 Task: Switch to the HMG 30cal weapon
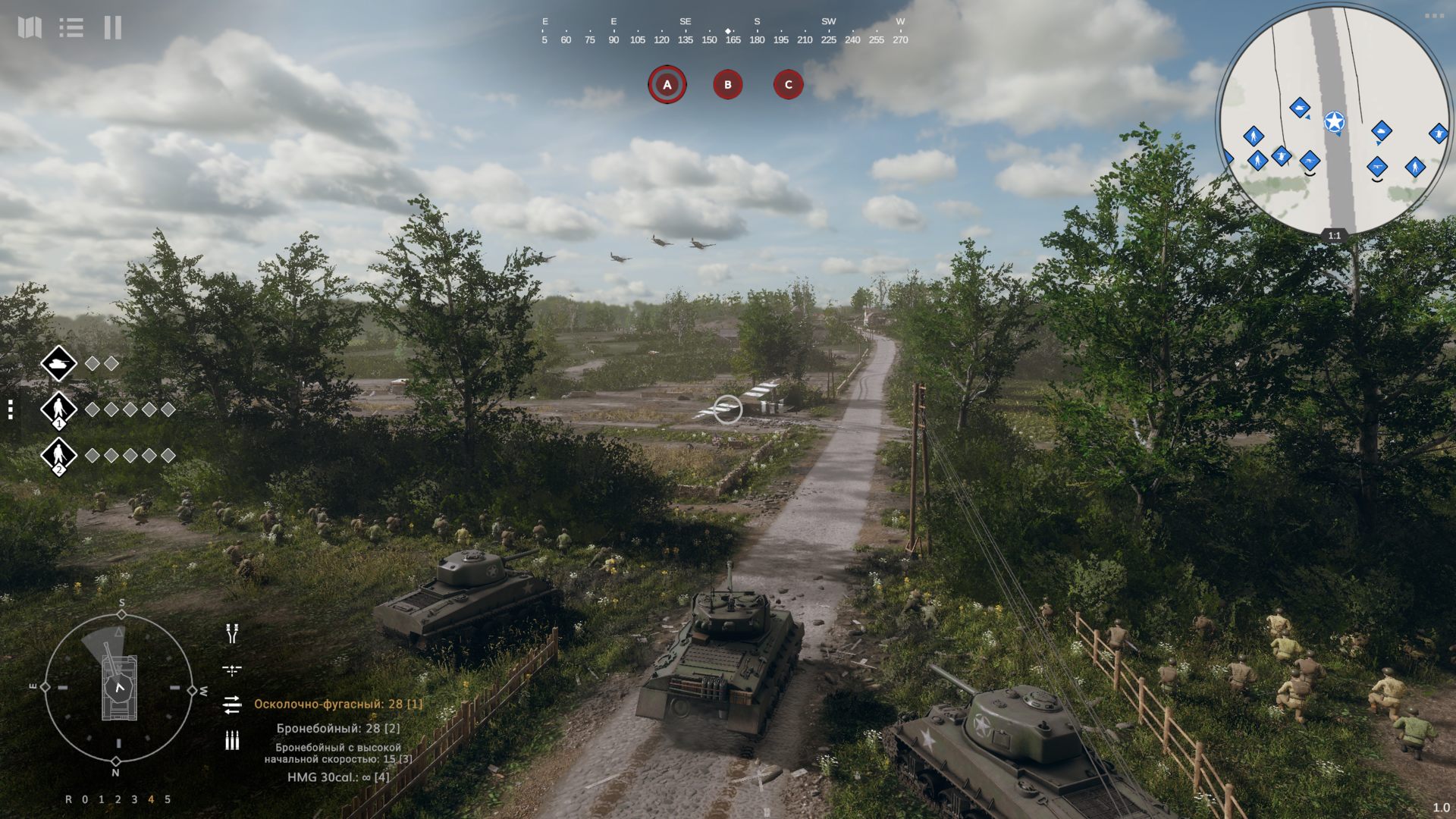click(x=338, y=777)
